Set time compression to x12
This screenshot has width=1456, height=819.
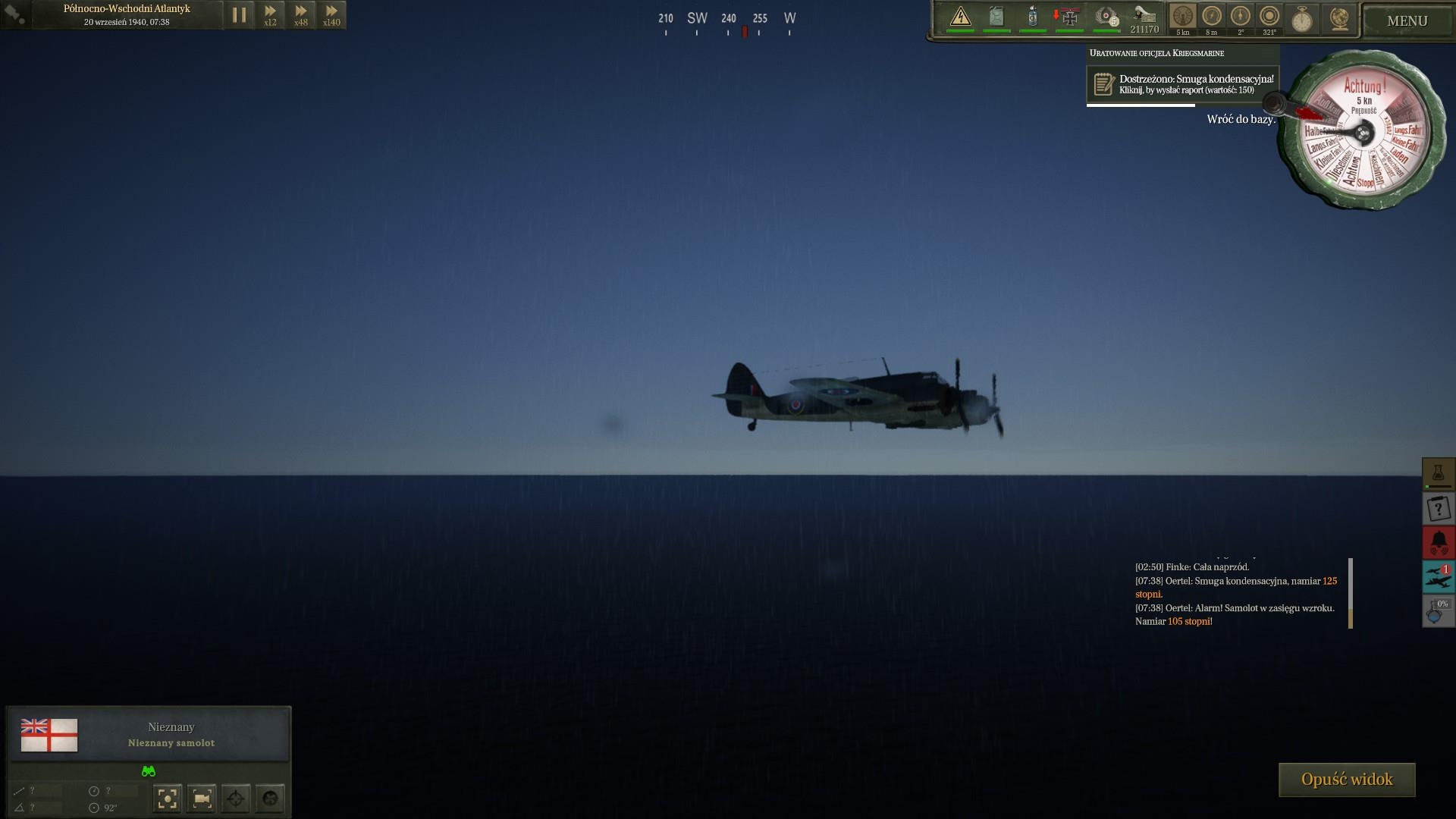(x=270, y=15)
